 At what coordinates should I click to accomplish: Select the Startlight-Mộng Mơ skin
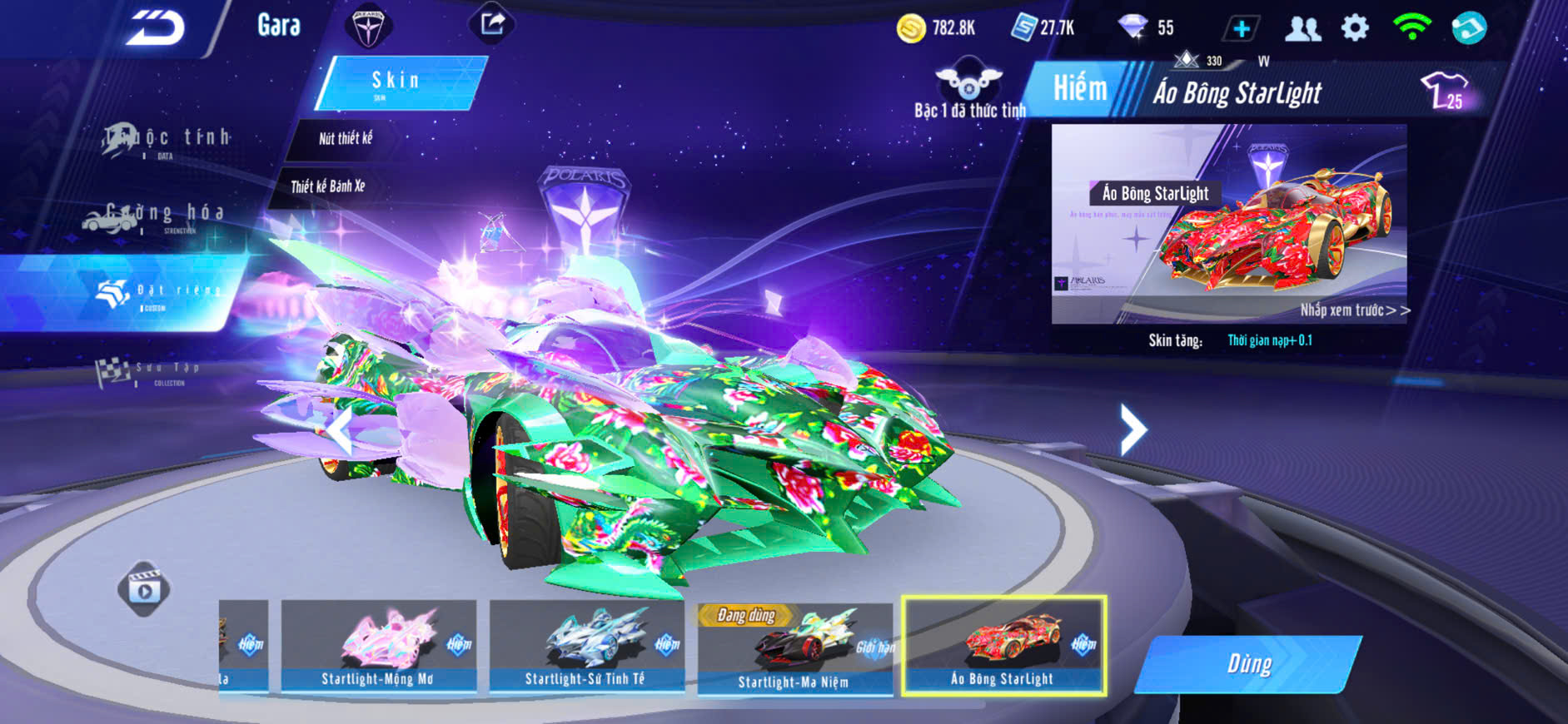coord(378,646)
